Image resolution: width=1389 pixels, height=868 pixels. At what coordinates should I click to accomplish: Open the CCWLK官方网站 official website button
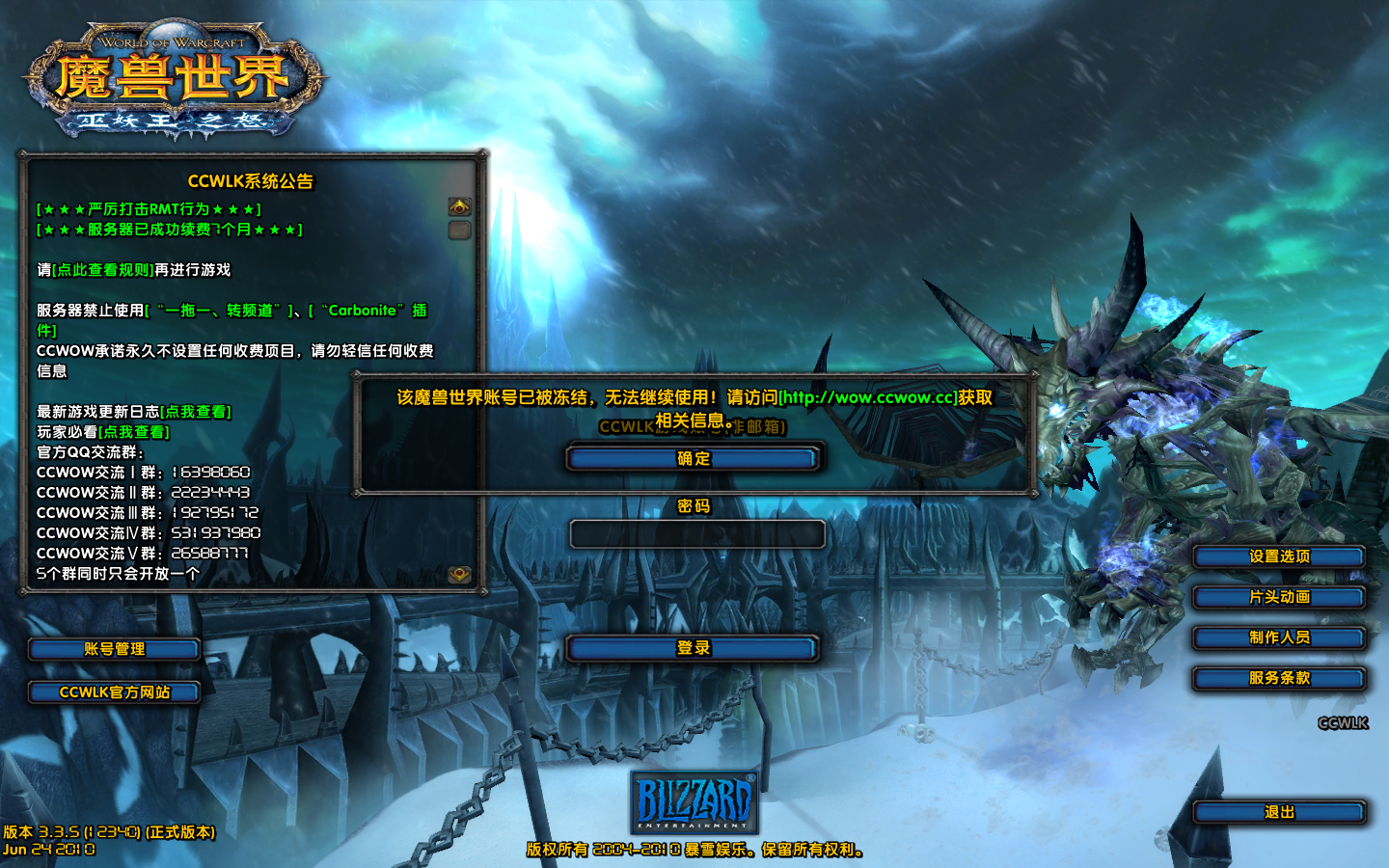click(x=114, y=692)
